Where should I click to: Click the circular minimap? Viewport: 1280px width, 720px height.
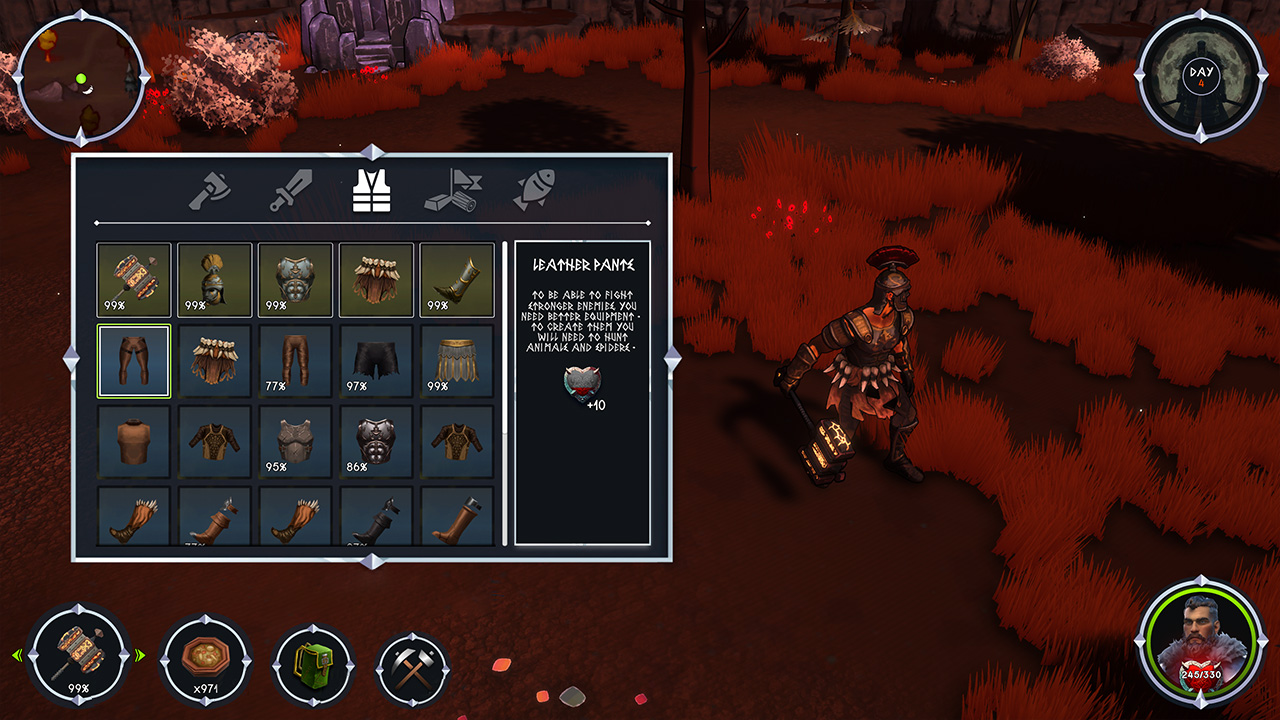82,79
